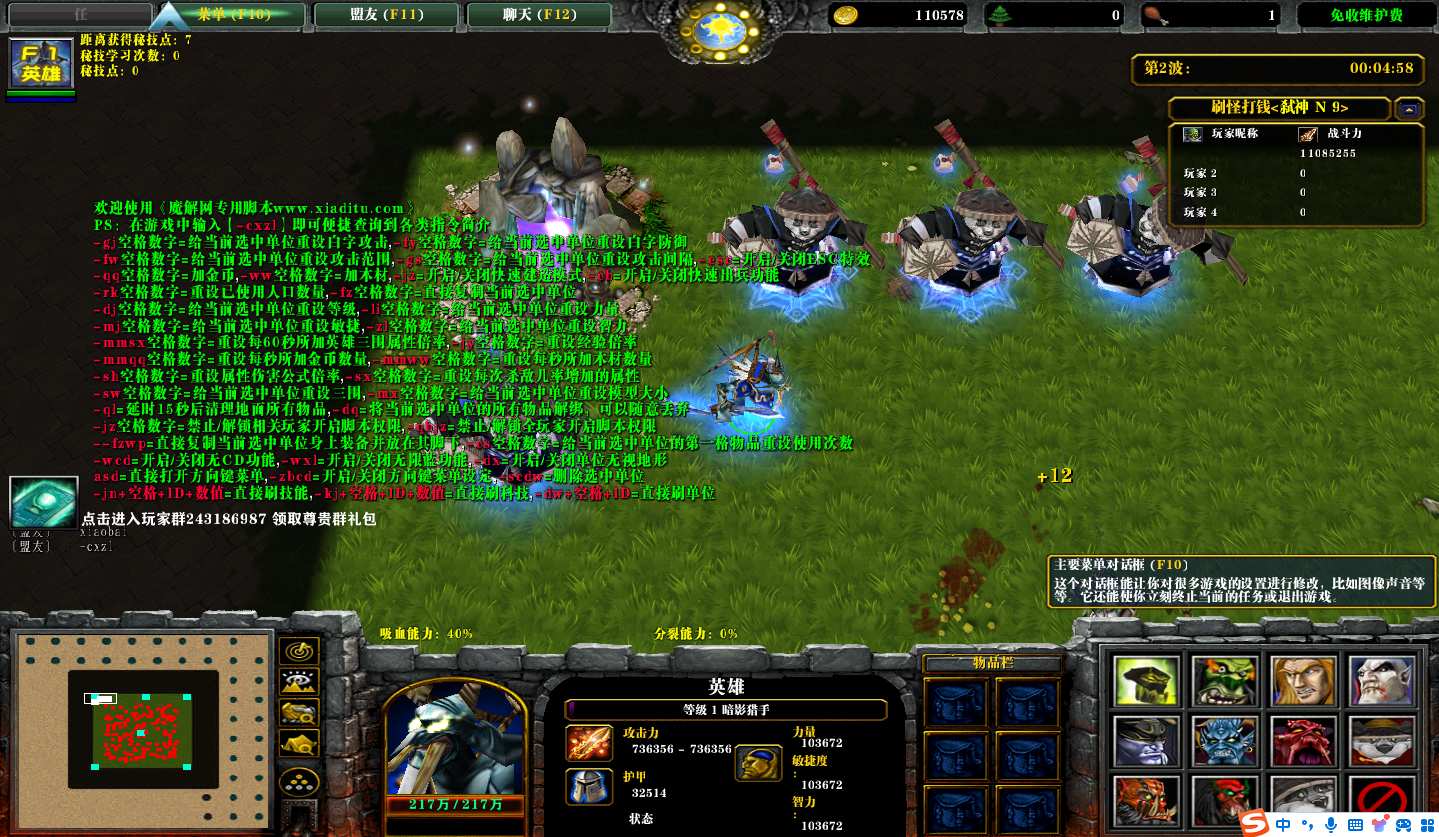The width and height of the screenshot is (1439, 837).
Task: Click the cancel icon with red circle
Action: (1384, 800)
